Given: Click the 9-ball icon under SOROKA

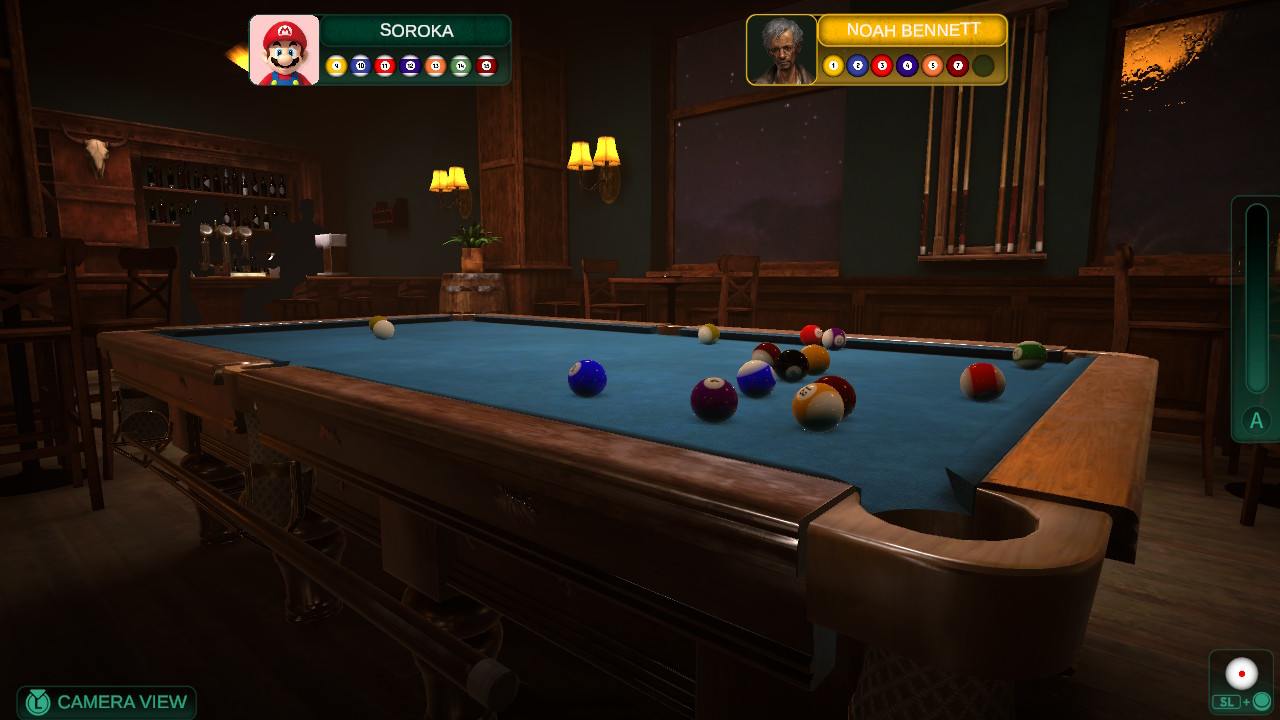Looking at the screenshot, I should point(336,65).
